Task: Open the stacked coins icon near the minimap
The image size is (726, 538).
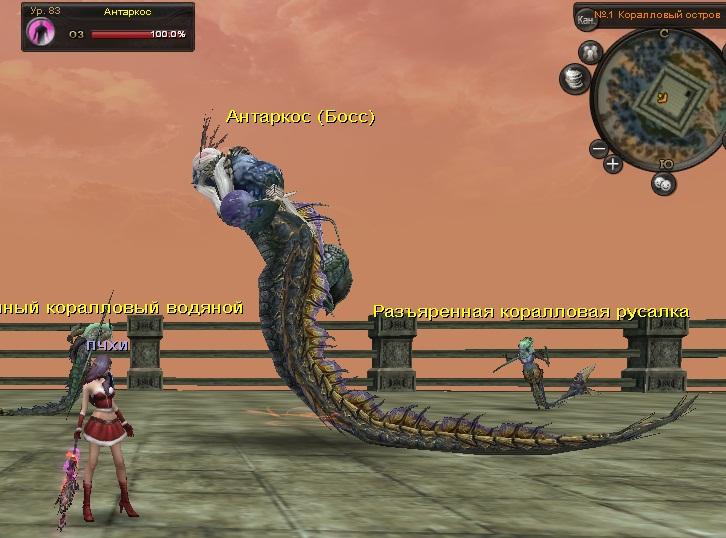Action: (573, 76)
